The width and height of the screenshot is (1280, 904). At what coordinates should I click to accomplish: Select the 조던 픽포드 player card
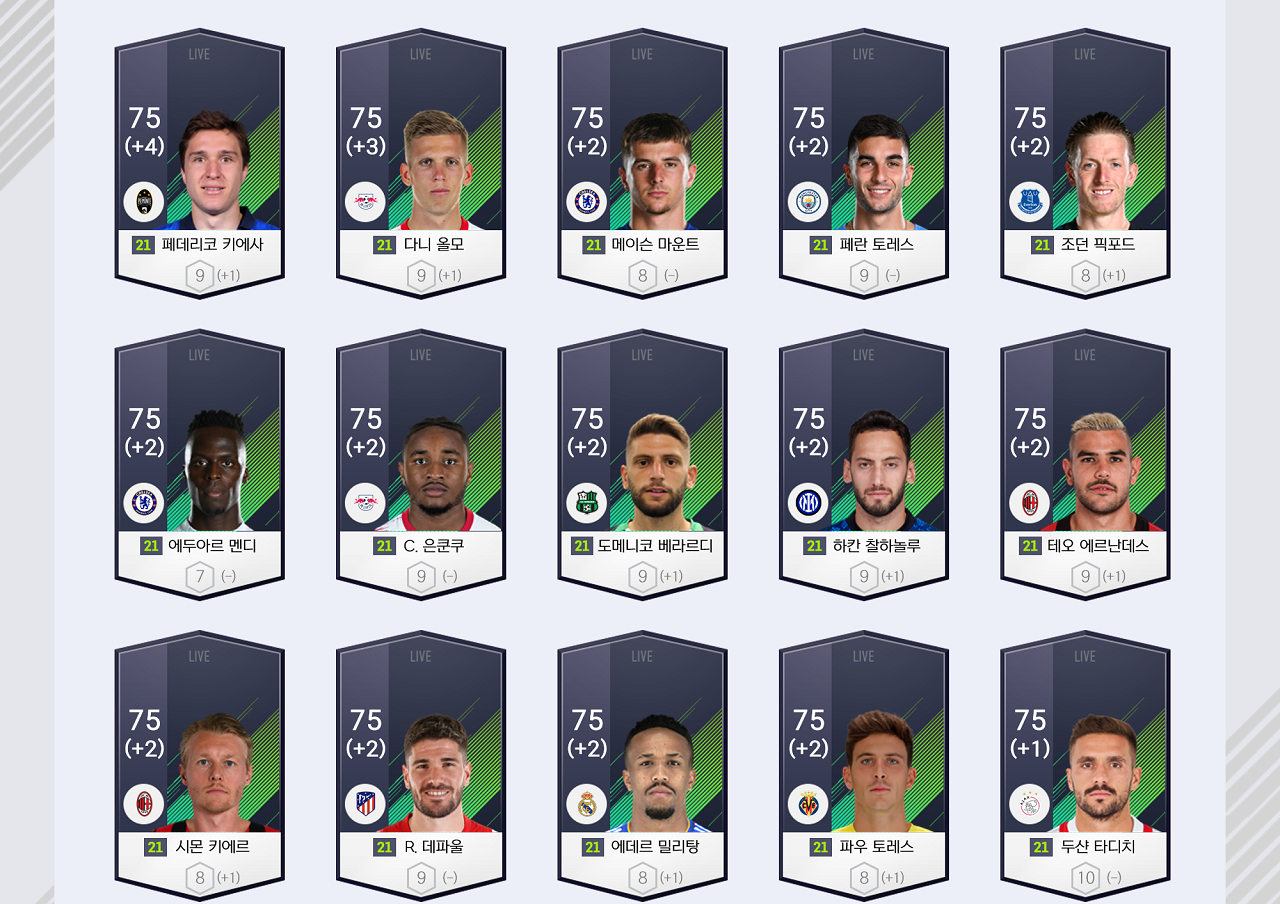click(x=1085, y=165)
